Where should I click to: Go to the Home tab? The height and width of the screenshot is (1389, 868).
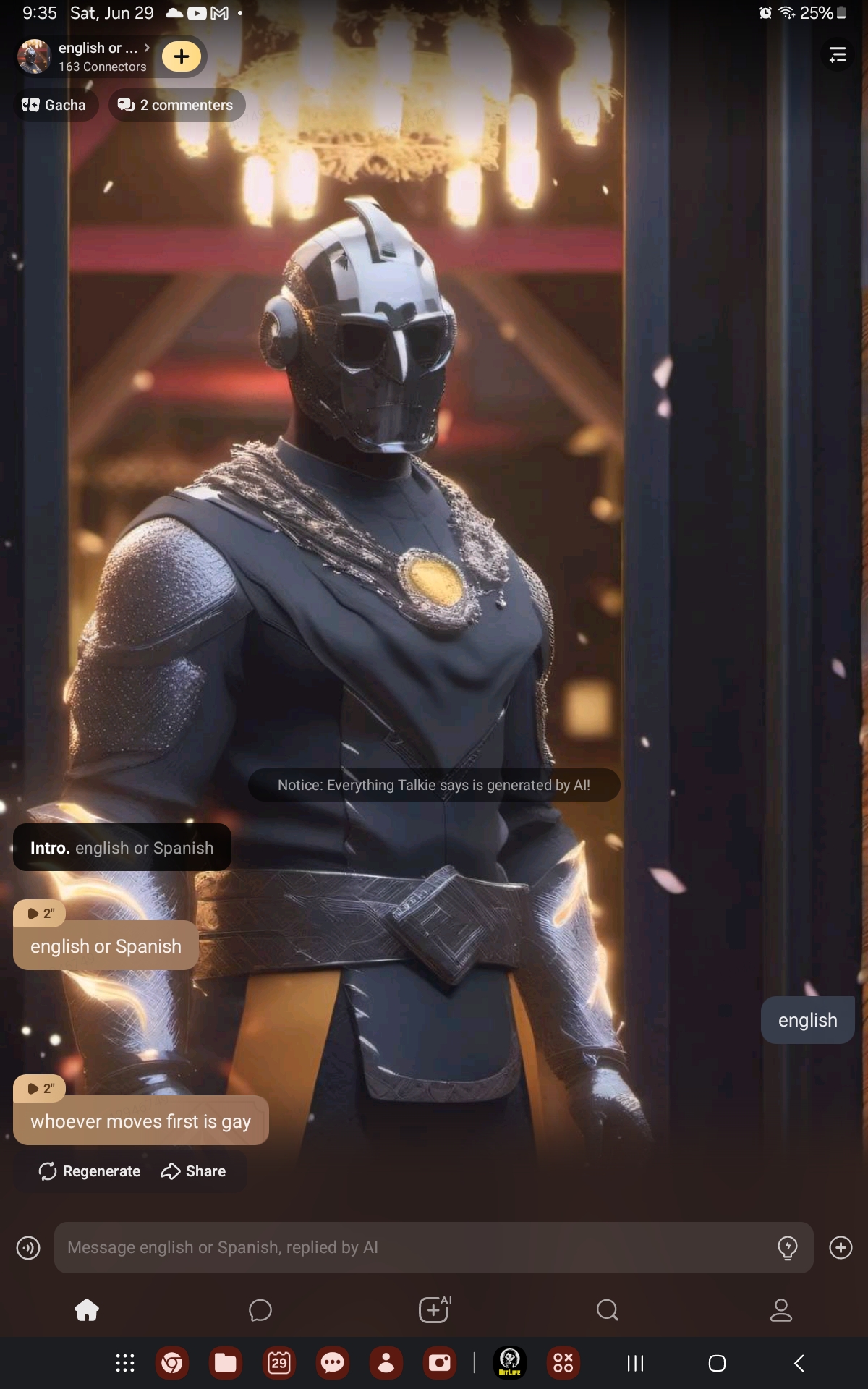tap(87, 1310)
